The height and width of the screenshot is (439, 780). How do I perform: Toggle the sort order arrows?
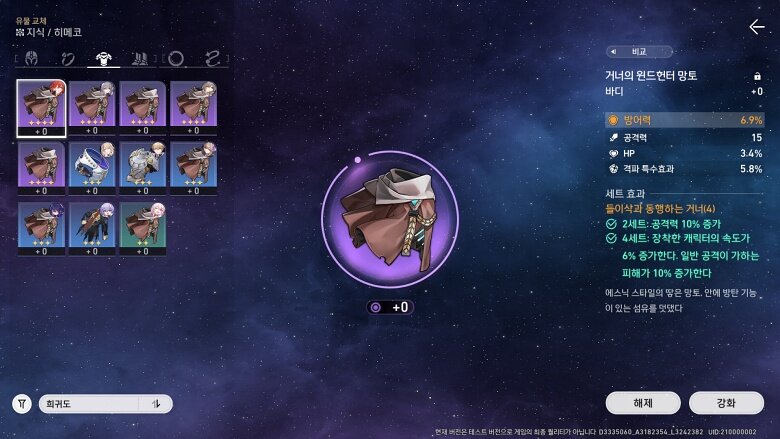pos(156,404)
